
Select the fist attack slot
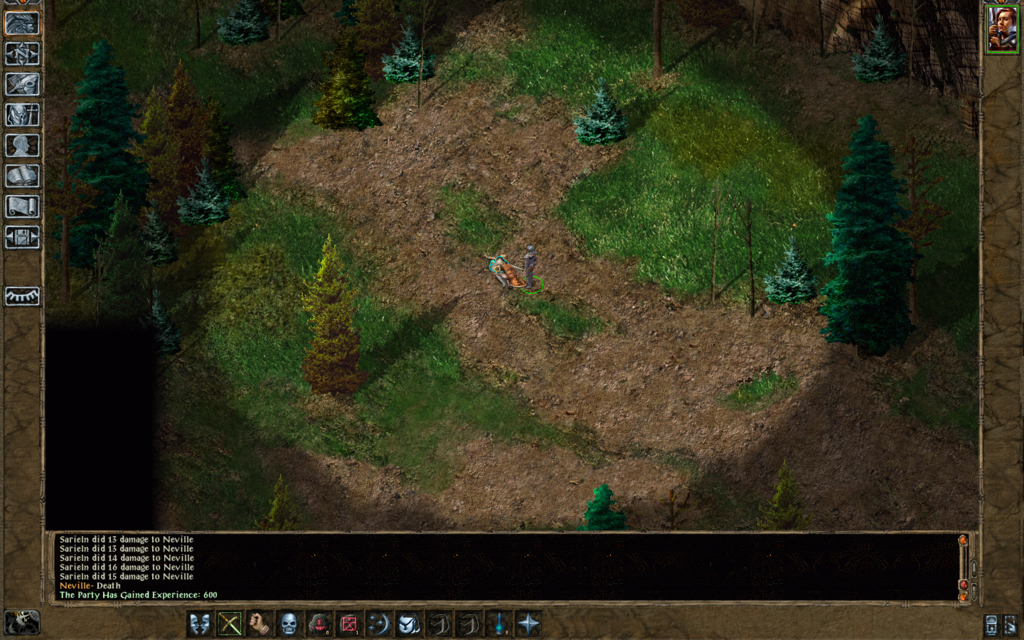[260, 624]
